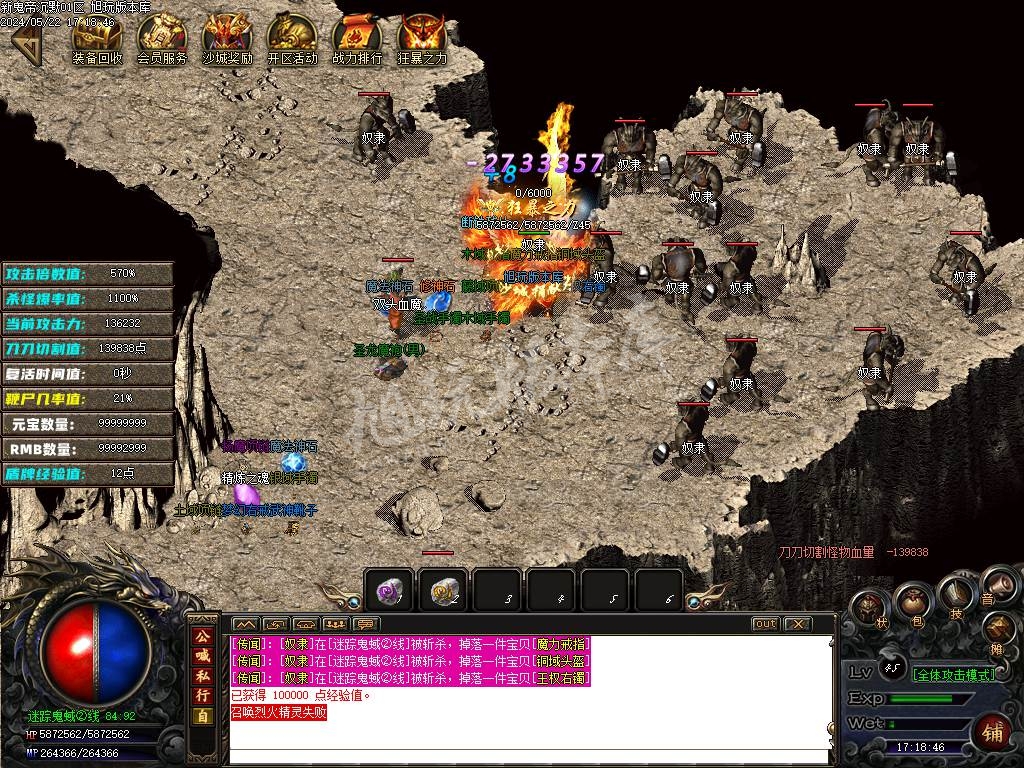Open the skills (技) book
This screenshot has width=1024, height=768.
click(957, 594)
